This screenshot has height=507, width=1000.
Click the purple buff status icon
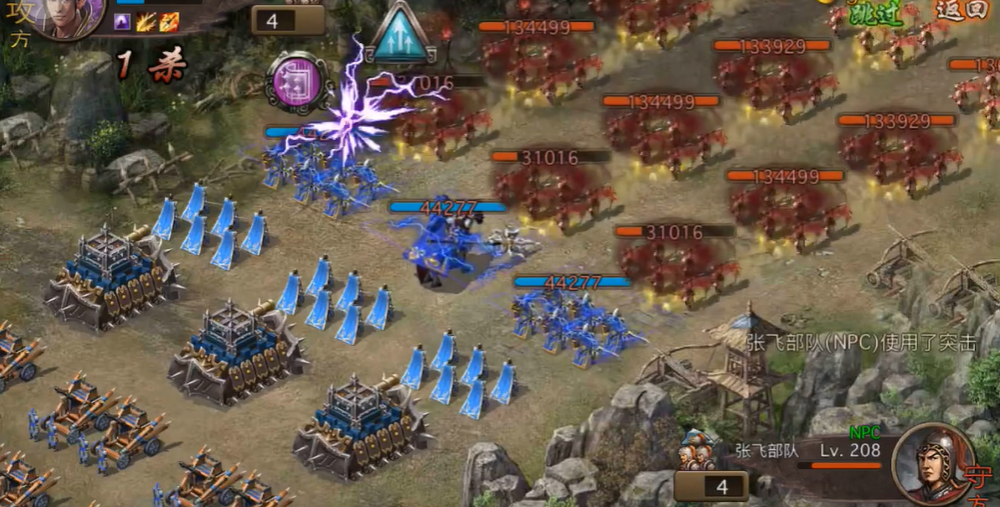124,22
